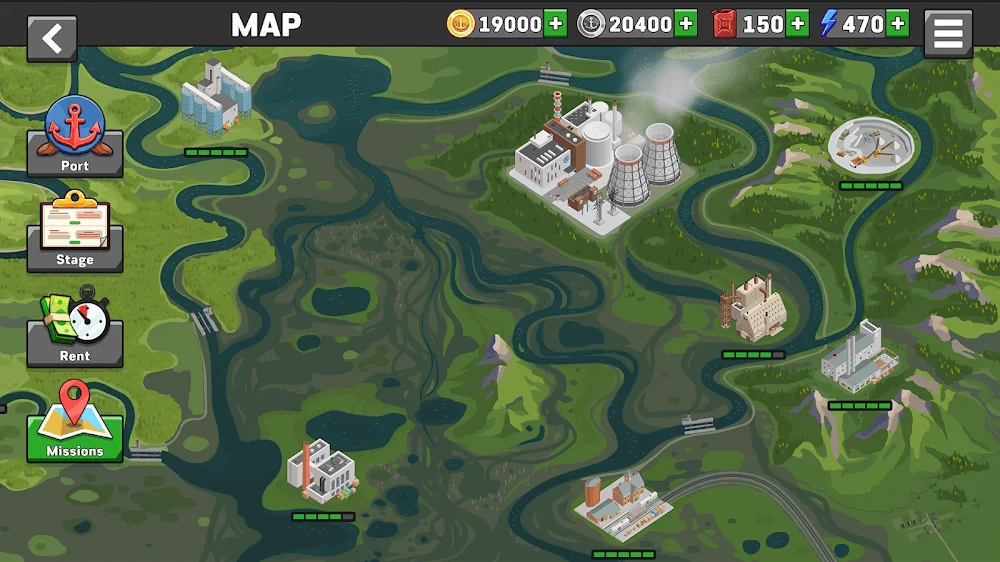Add more silver coins

pyautogui.click(x=686, y=24)
